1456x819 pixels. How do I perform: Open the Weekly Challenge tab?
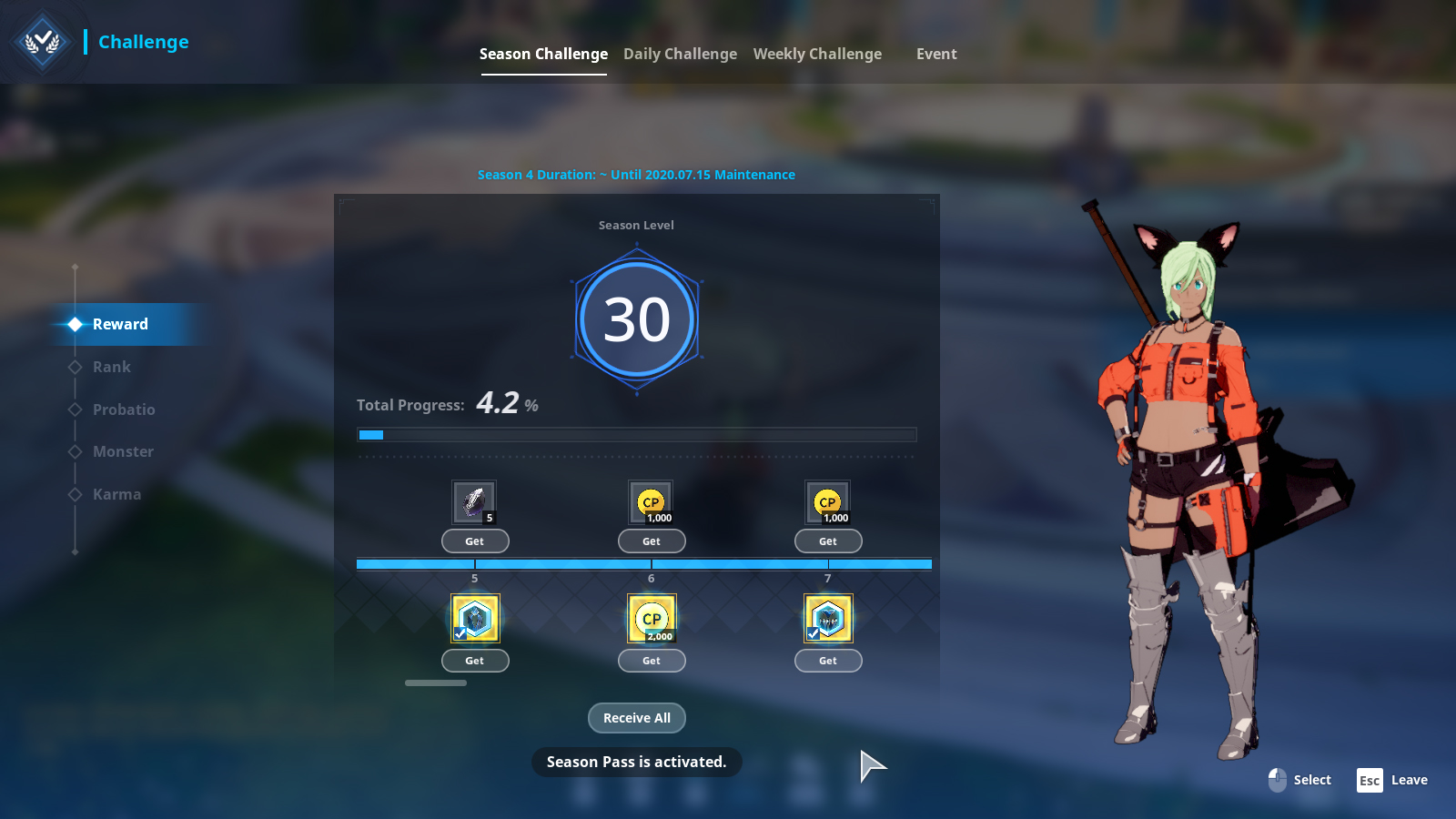point(817,54)
